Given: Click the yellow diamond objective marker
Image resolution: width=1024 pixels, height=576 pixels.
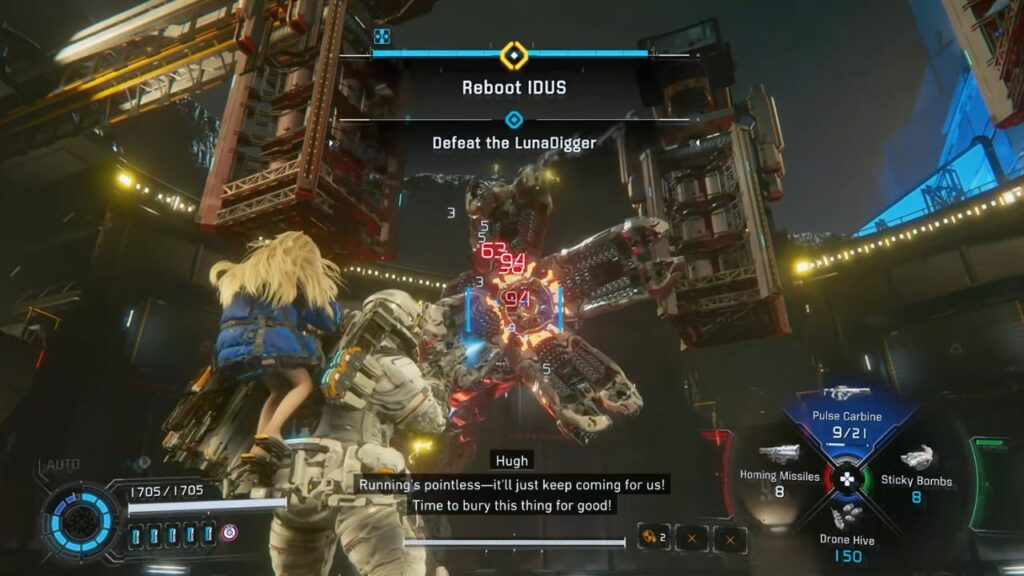Looking at the screenshot, I should coord(513,55).
